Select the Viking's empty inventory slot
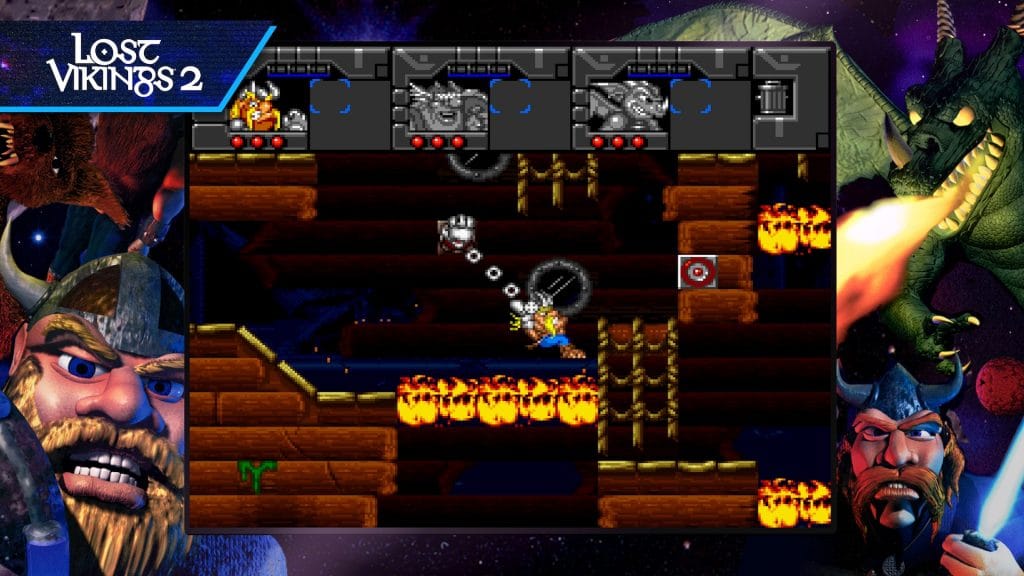The image size is (1024, 576). (330, 98)
